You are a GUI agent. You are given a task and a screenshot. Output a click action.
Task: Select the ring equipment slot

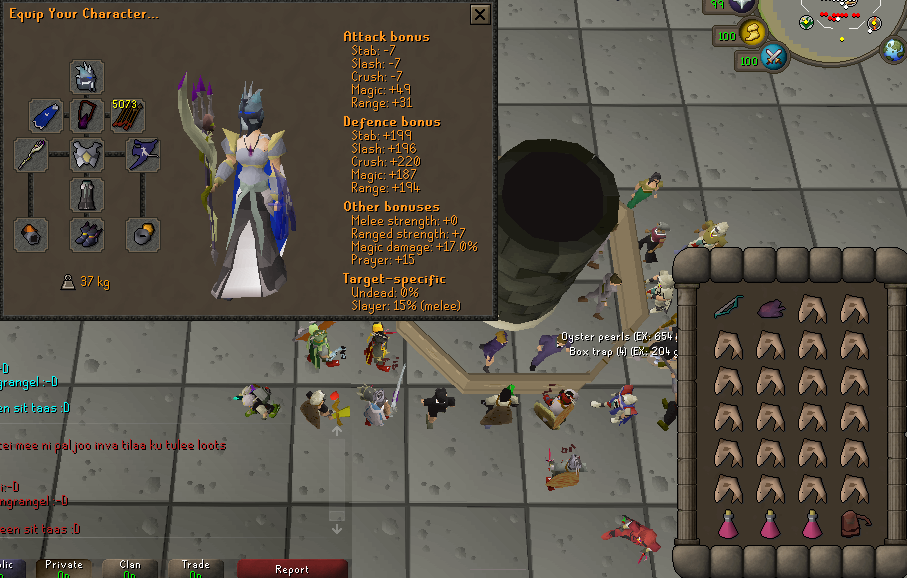(x=142, y=235)
